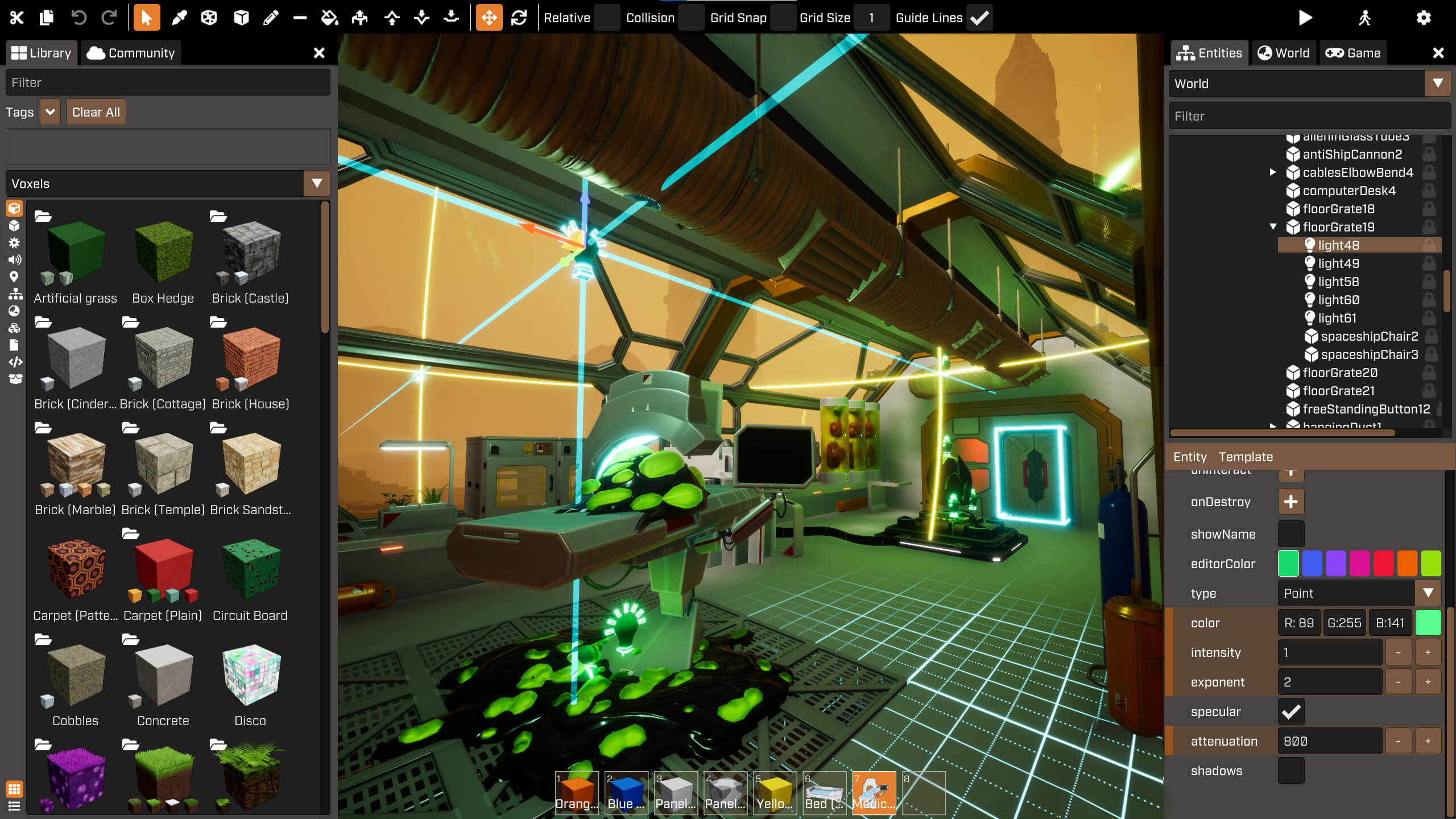1456x819 pixels.
Task: Open the sounds category in the left sidebar
Action: point(15,260)
